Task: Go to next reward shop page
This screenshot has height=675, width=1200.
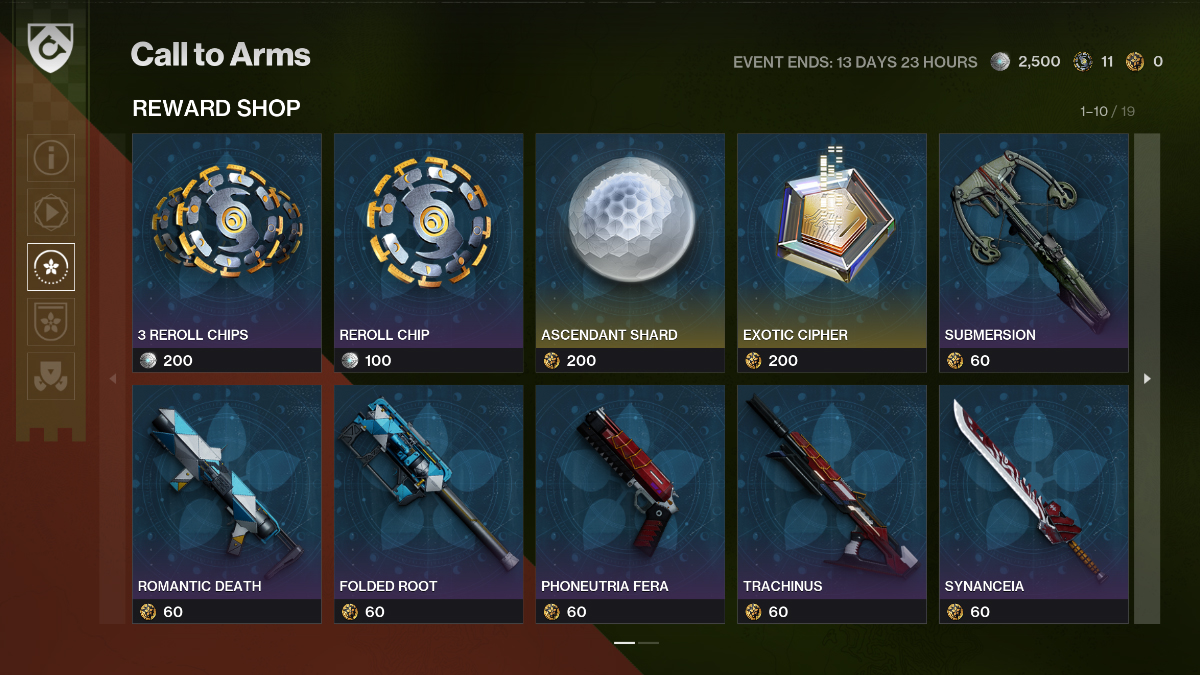Action: 1147,378
